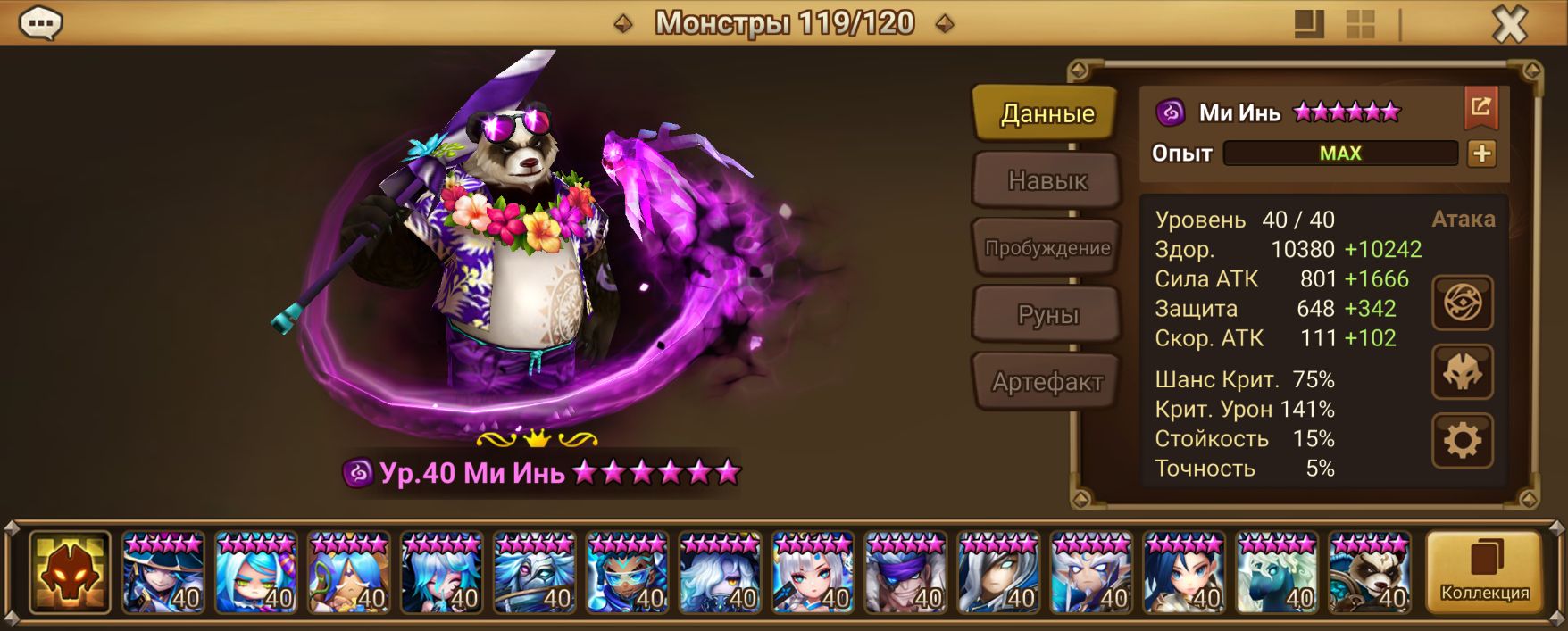Switch to grid view layout
Screen dimensions: 1568x631
[1360, 24]
